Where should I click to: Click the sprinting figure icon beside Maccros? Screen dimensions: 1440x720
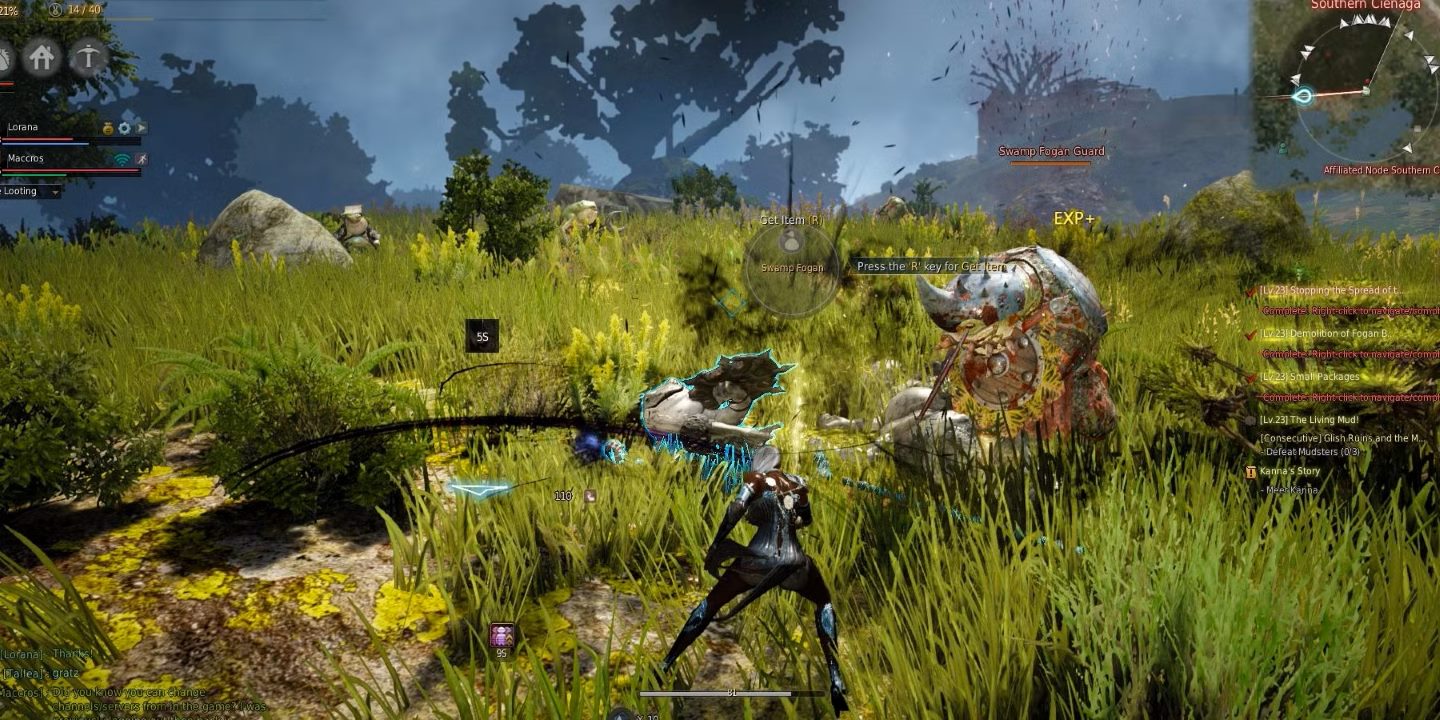click(140, 159)
